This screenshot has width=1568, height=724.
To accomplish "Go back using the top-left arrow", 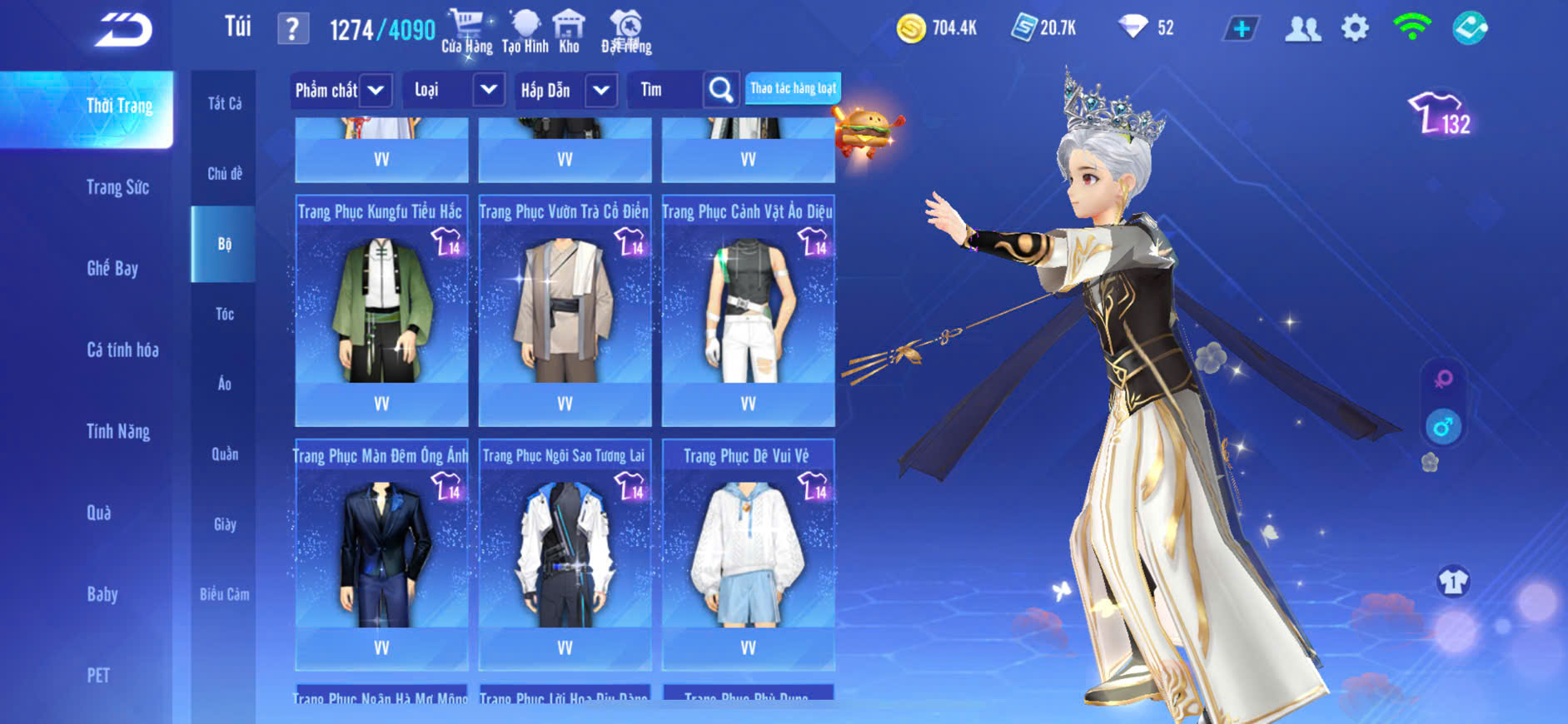I will (x=123, y=30).
